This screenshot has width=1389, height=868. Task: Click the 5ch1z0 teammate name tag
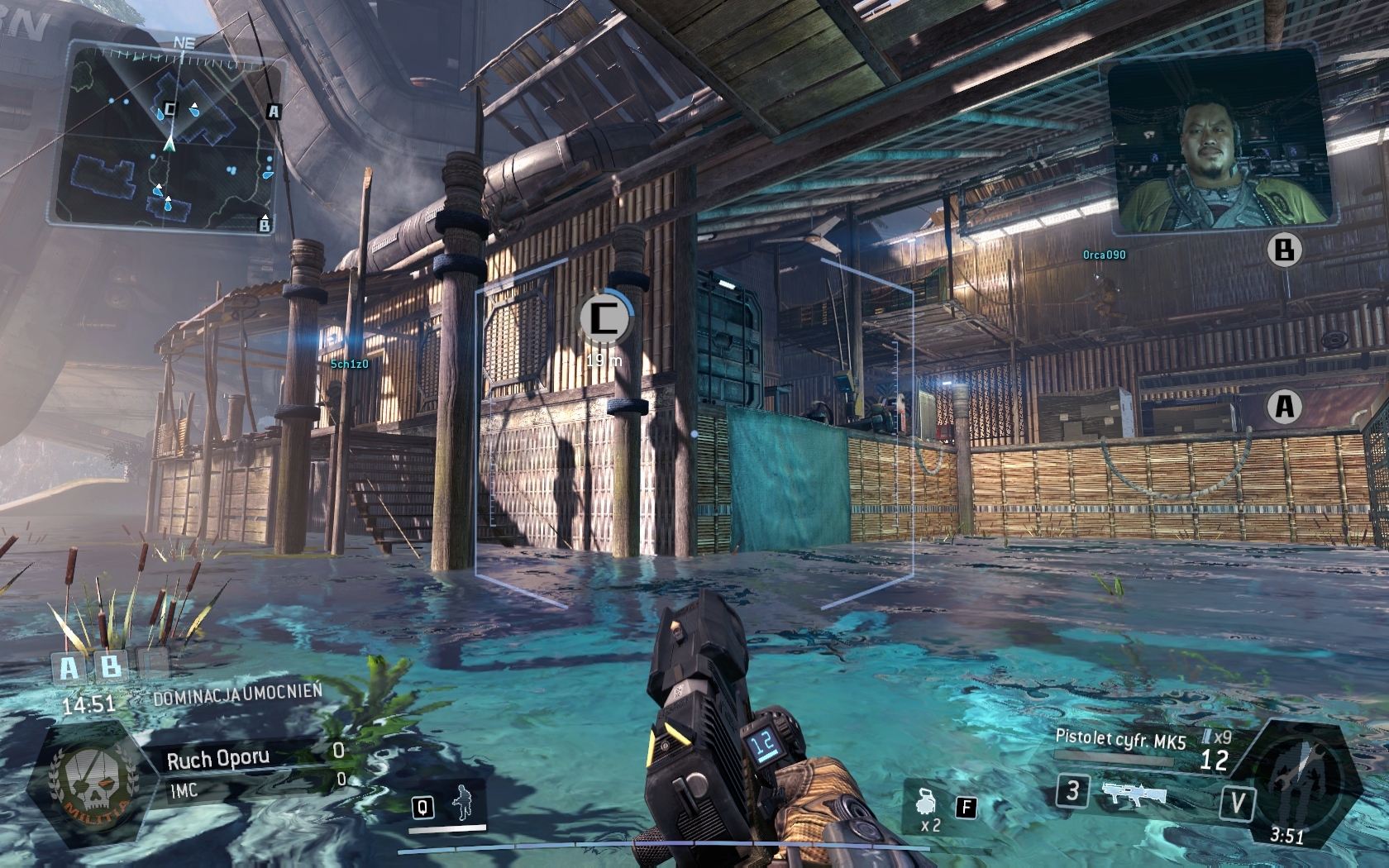(349, 364)
